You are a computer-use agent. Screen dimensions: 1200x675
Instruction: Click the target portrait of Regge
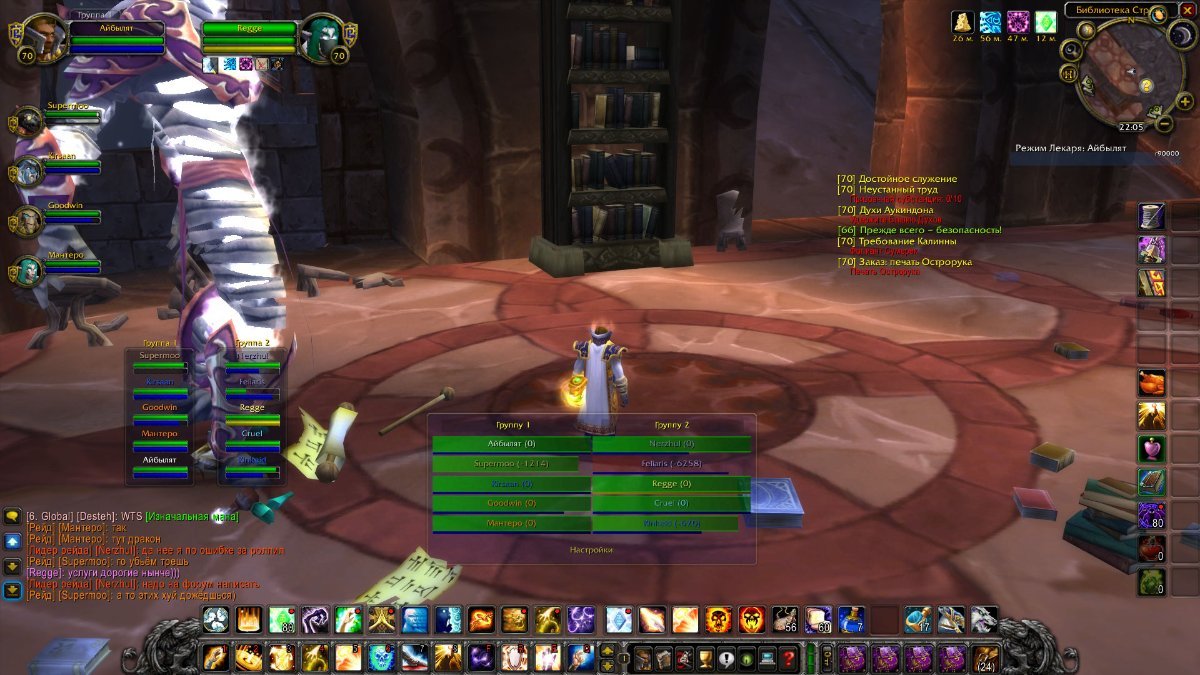point(322,37)
